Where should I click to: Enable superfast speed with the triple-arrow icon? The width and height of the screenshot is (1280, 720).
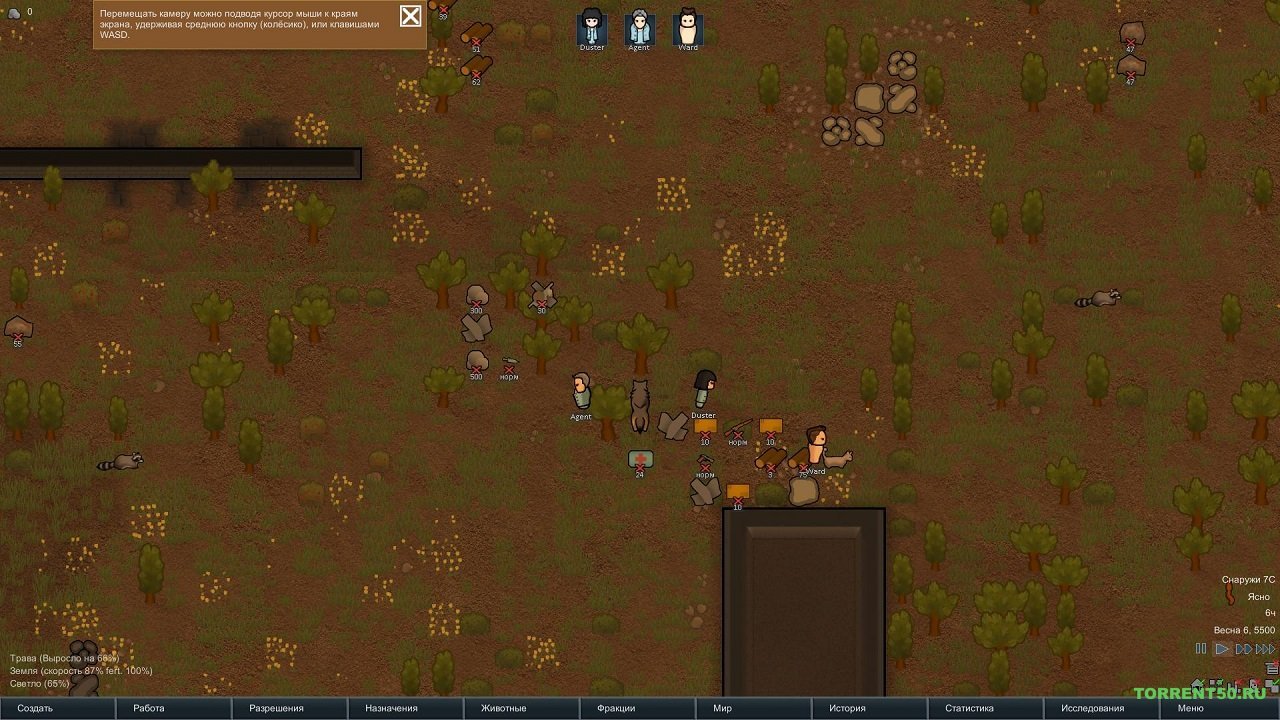coord(1264,648)
